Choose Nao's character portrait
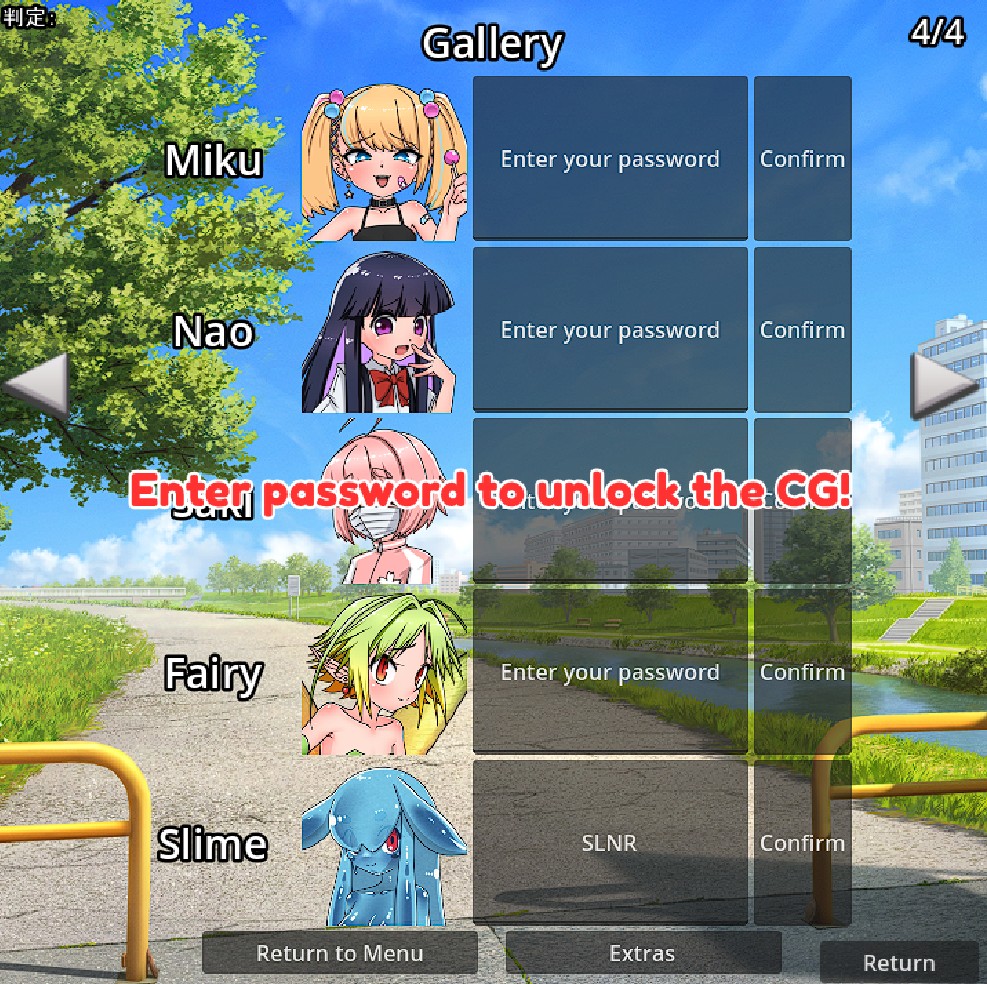Image resolution: width=987 pixels, height=984 pixels. click(384, 333)
